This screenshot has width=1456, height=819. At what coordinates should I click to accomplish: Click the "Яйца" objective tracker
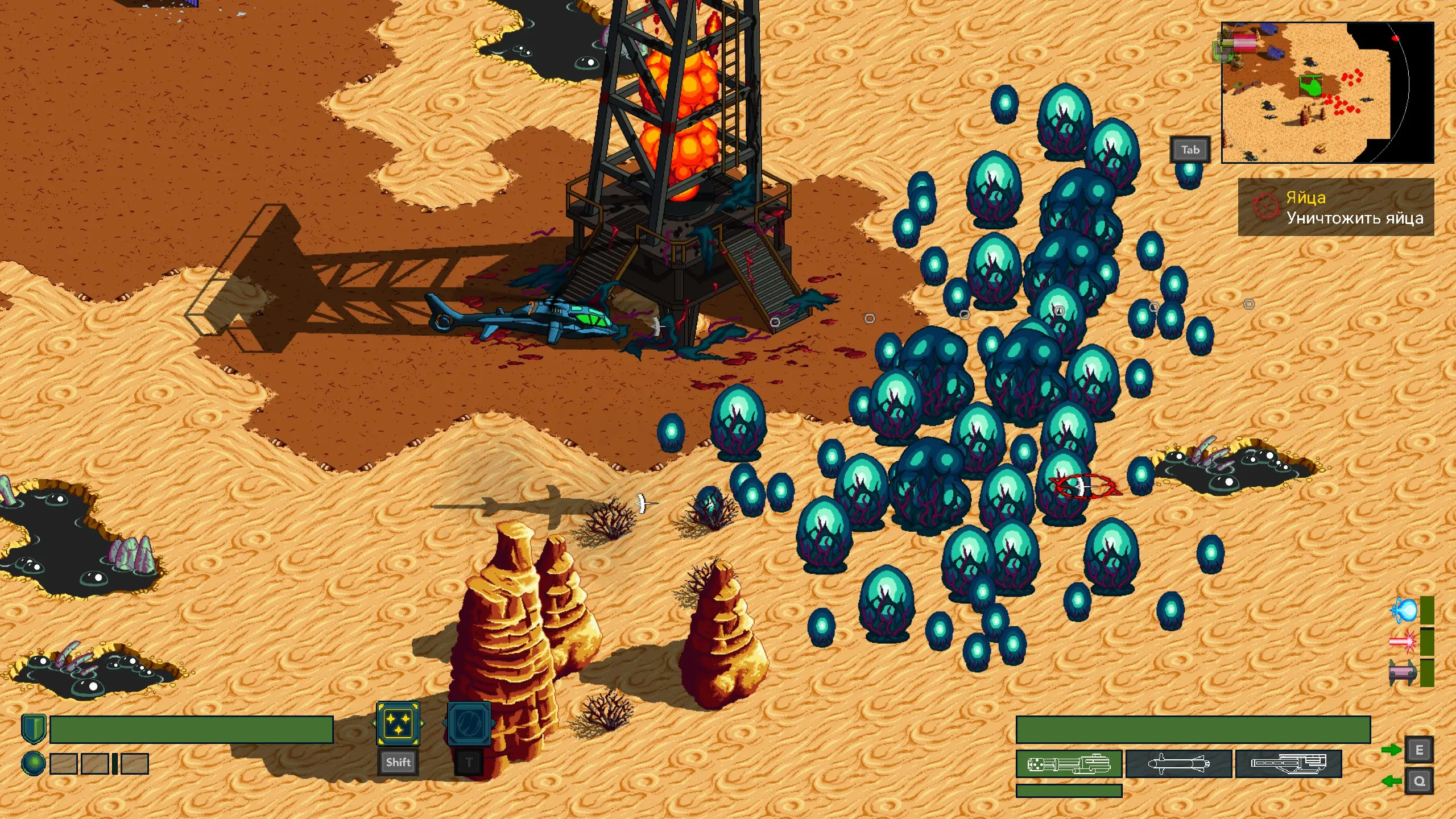(1335, 207)
